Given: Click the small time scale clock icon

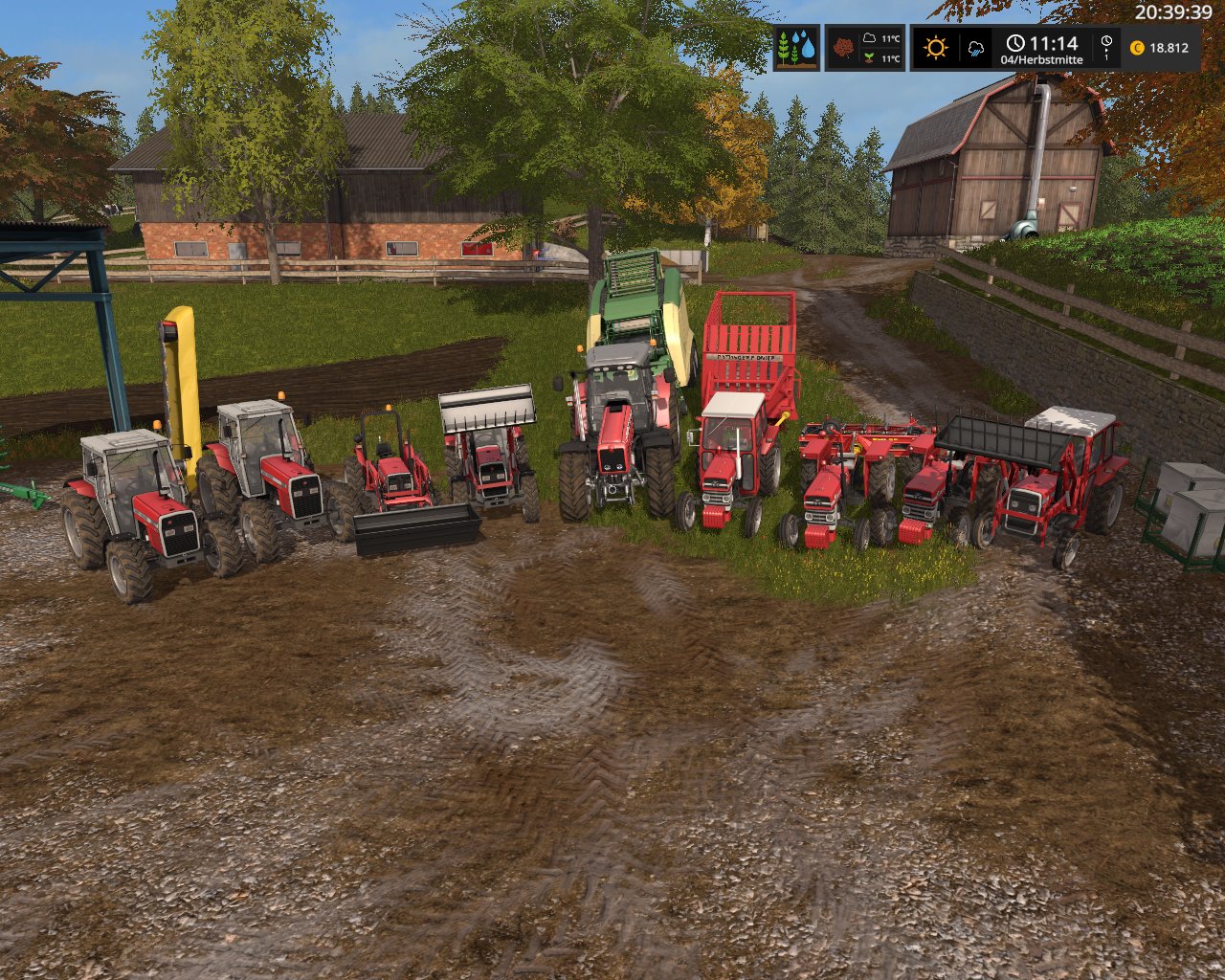Looking at the screenshot, I should point(1106,41).
